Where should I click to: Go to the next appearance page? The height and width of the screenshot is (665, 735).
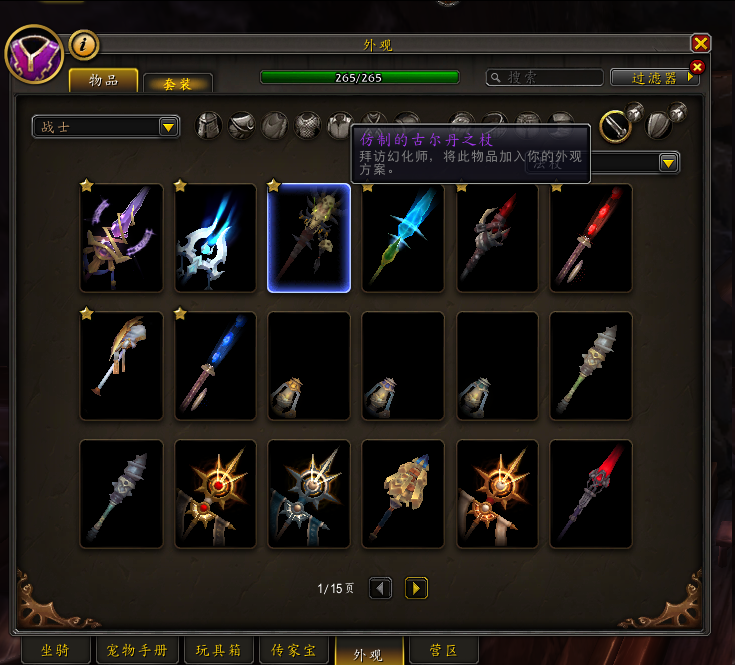pyautogui.click(x=417, y=588)
